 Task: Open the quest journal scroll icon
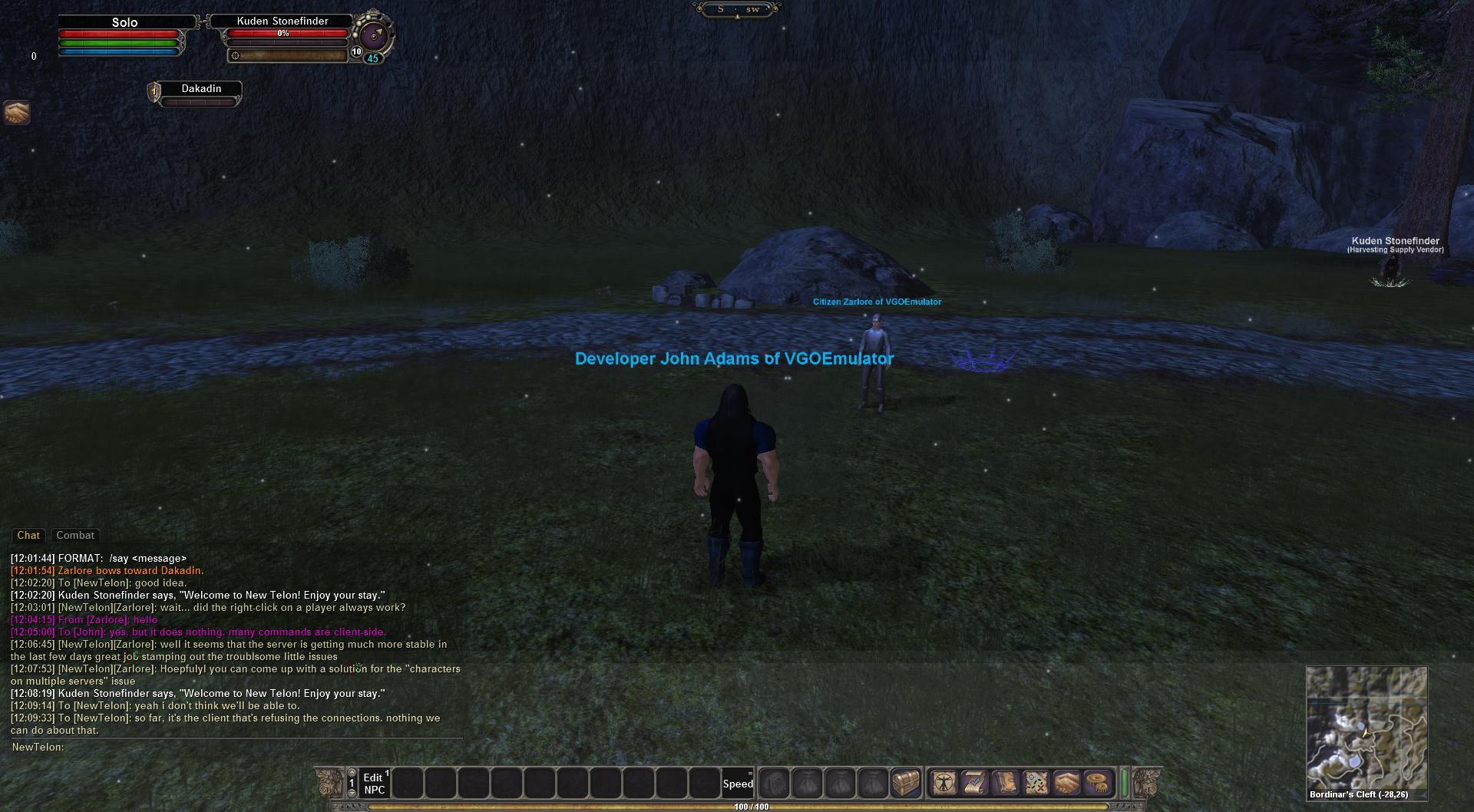pos(974,784)
